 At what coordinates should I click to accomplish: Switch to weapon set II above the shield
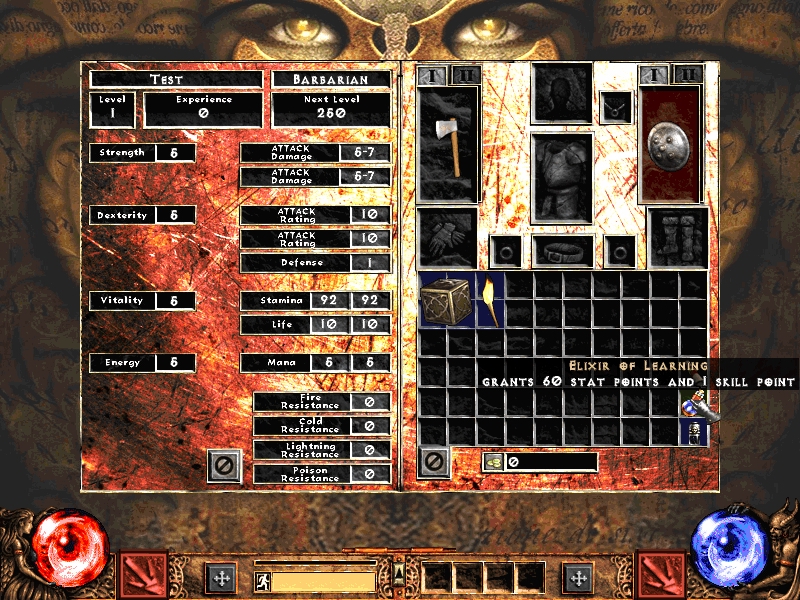click(x=687, y=75)
